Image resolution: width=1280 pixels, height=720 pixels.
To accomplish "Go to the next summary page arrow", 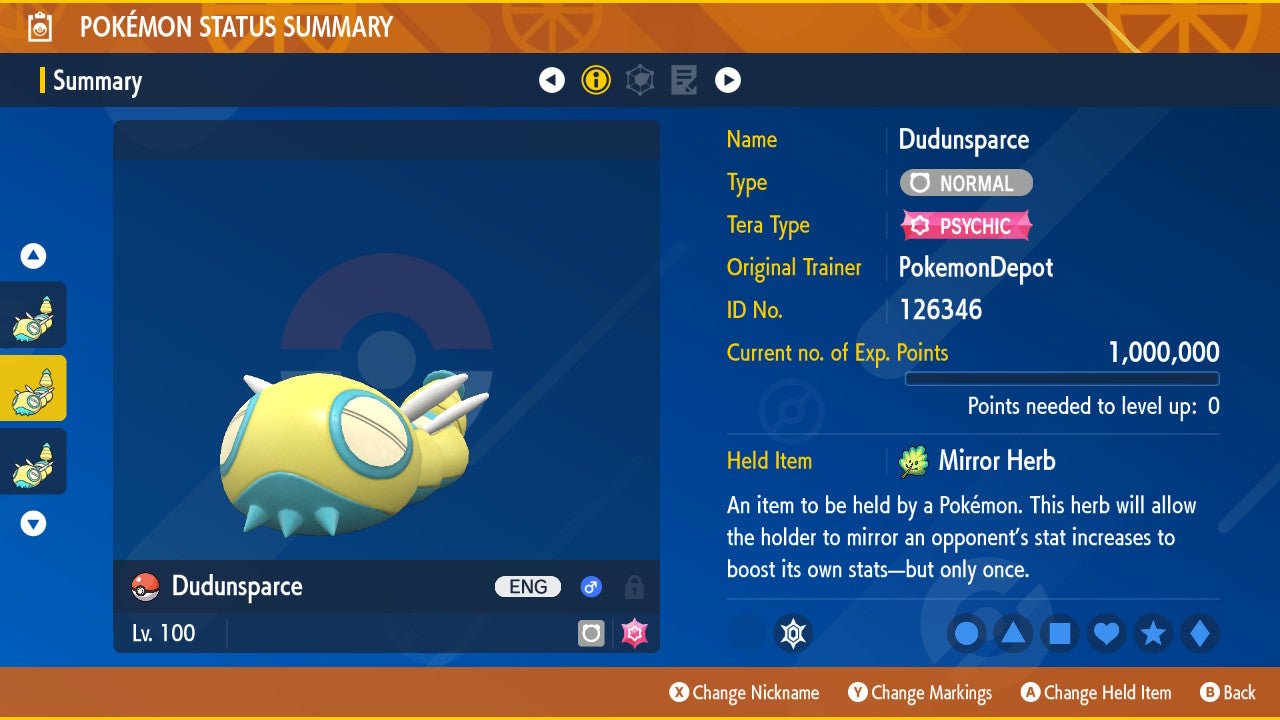I will pos(728,80).
